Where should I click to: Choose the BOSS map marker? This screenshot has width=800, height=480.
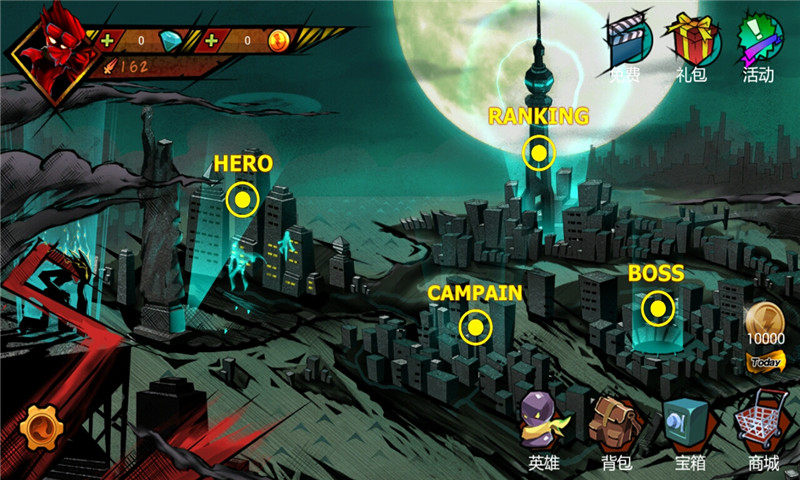coord(657,308)
